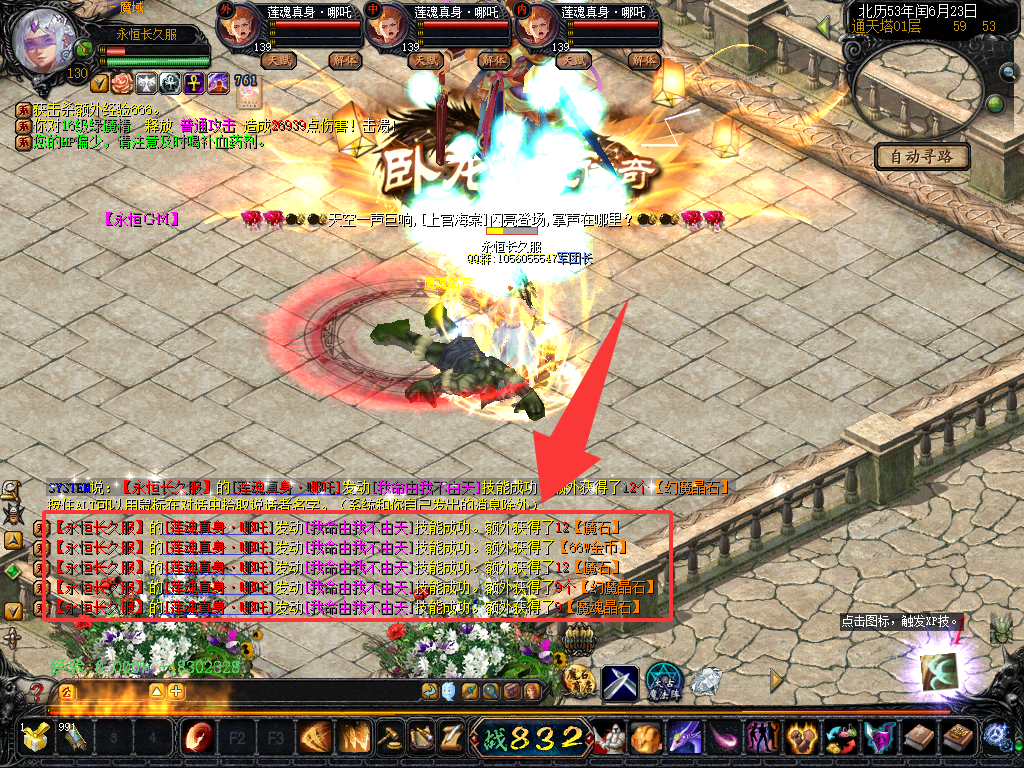Use the golden gift box hotbar slot
The height and width of the screenshot is (768, 1024).
pyautogui.click(x=37, y=738)
